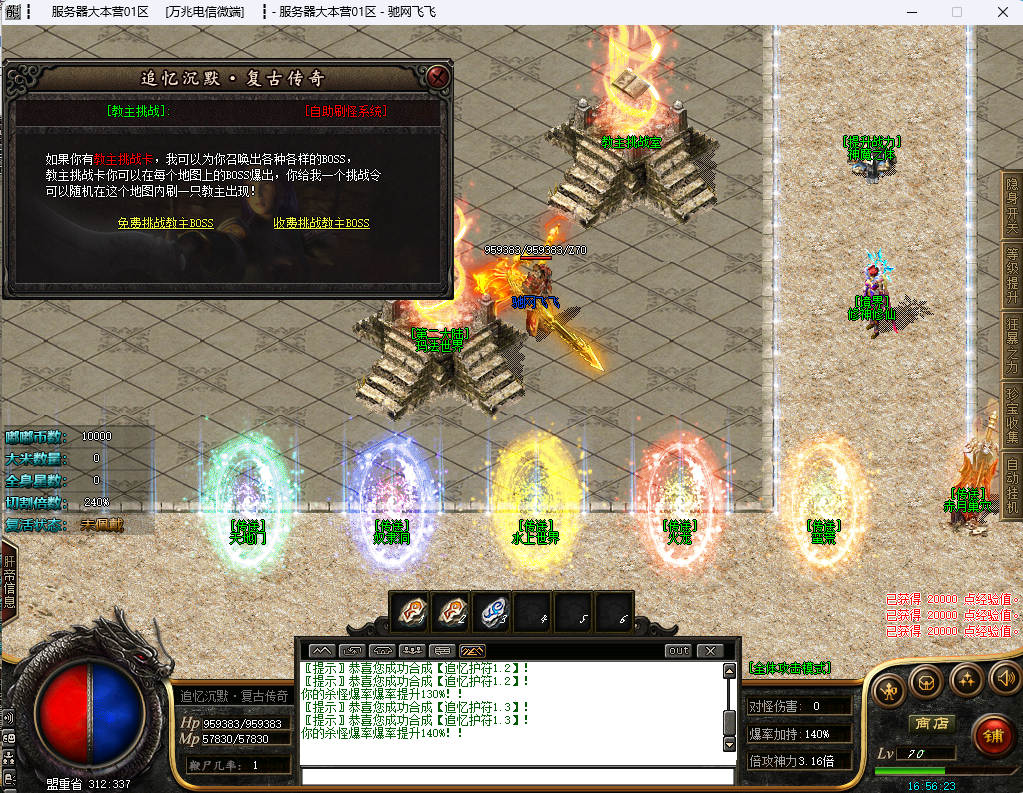Toggle sound with the speaker icon
This screenshot has width=1023, height=793.
(x=1004, y=681)
